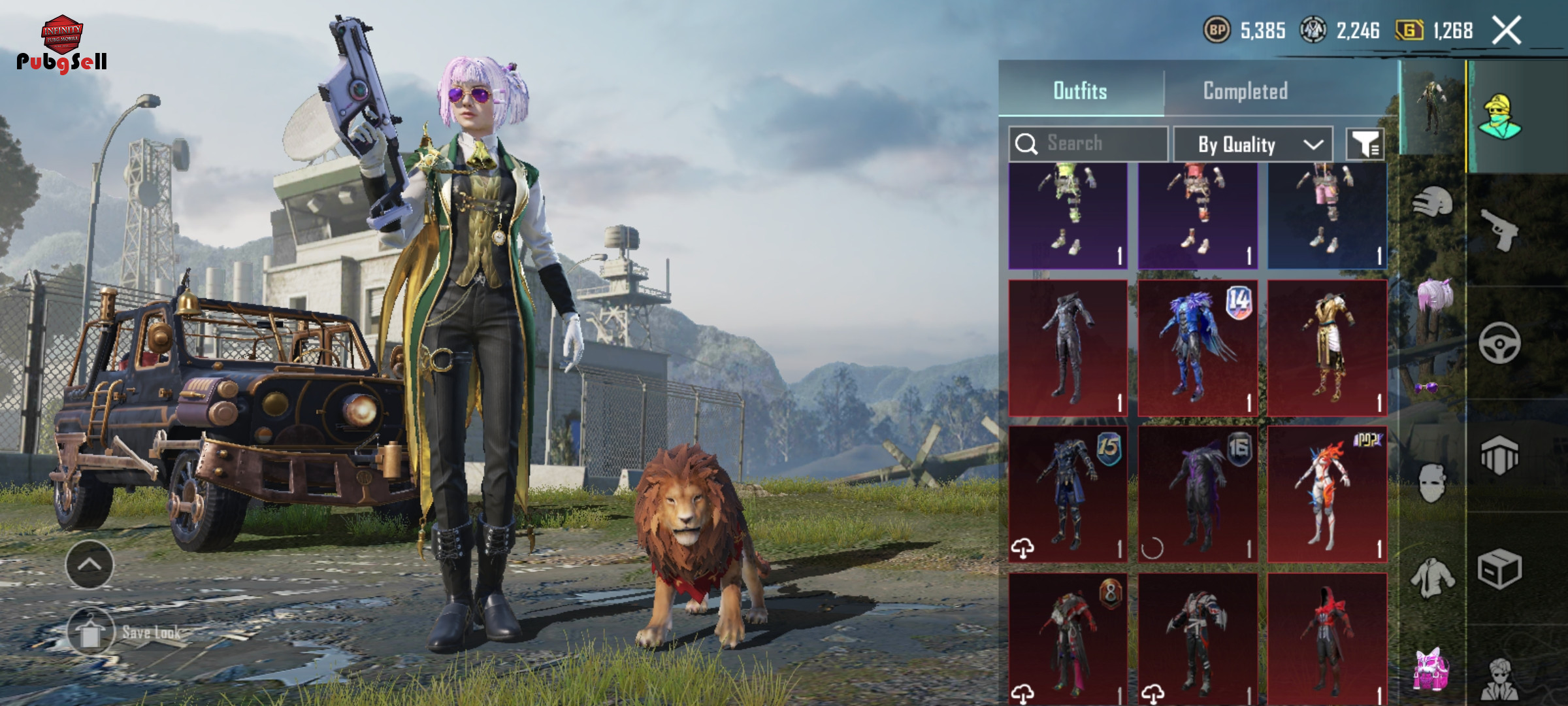Pick the white and orange outfit tile

pos(1327,495)
